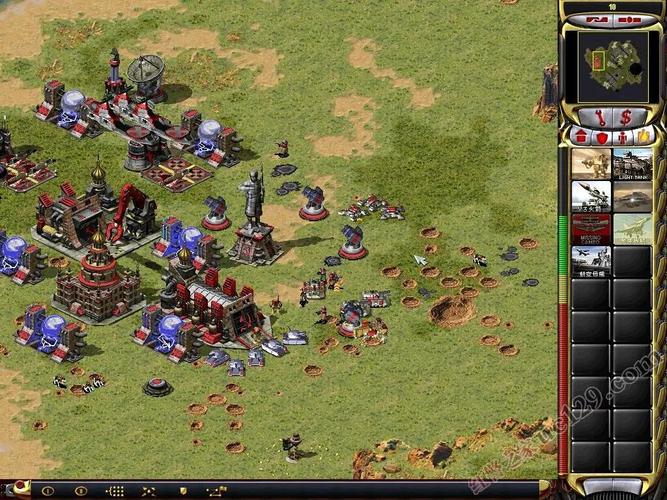
Task: Activate the wrench repair button
Action: (599, 116)
